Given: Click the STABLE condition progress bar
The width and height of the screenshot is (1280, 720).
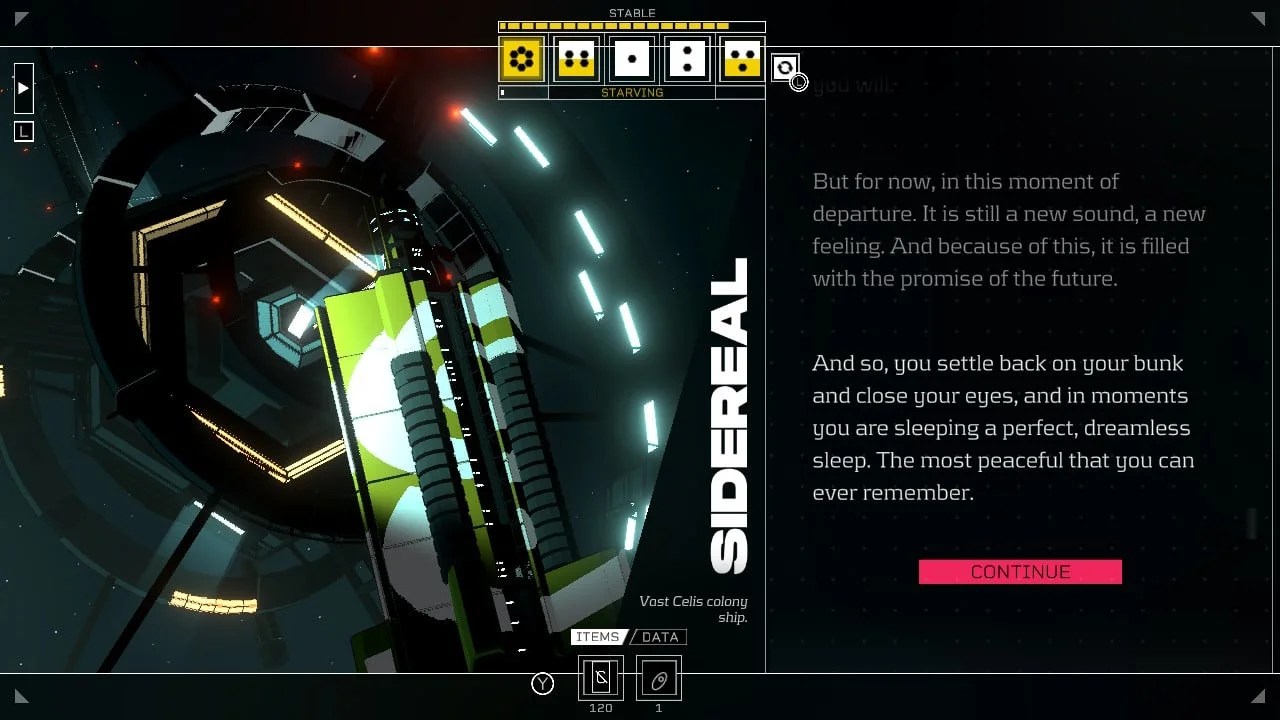Looking at the screenshot, I should pos(631,26).
